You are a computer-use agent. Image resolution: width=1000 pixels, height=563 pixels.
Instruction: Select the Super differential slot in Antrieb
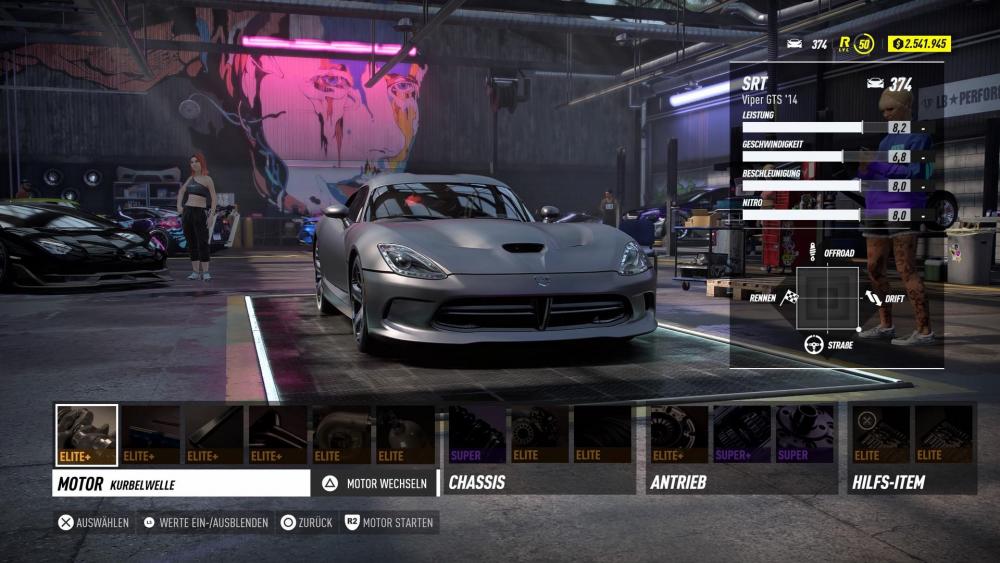pyautogui.click(x=805, y=434)
